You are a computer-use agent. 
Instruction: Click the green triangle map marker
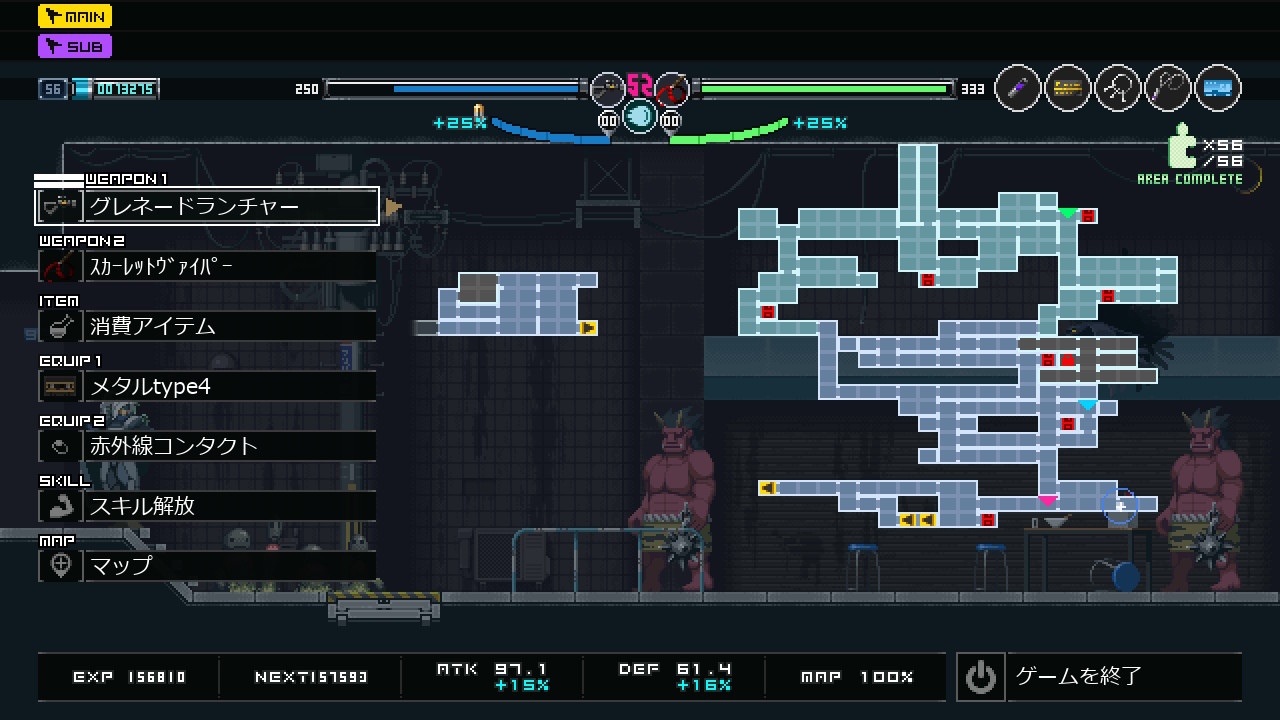pyautogui.click(x=1068, y=213)
